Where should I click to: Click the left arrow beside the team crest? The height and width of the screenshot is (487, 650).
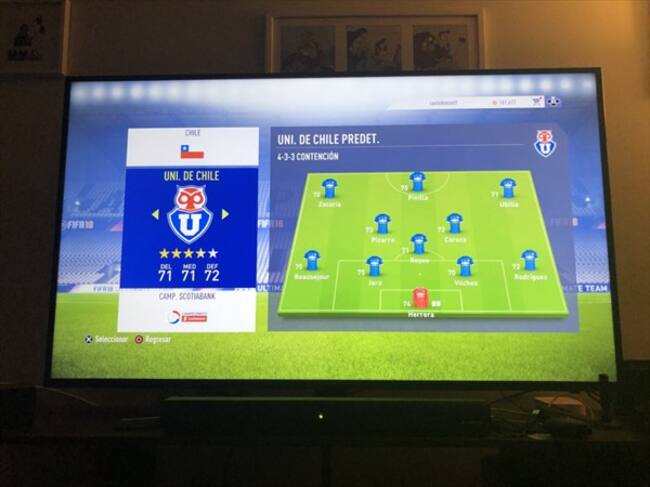155,214
